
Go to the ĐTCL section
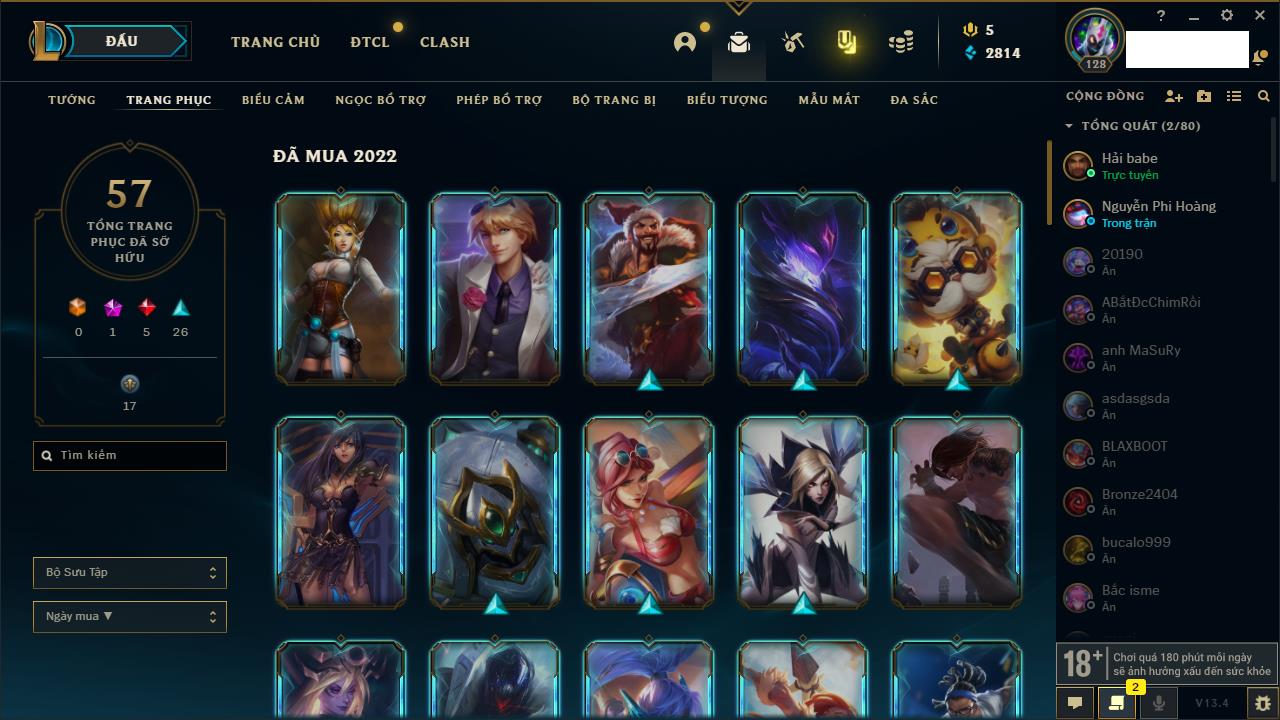(x=369, y=42)
